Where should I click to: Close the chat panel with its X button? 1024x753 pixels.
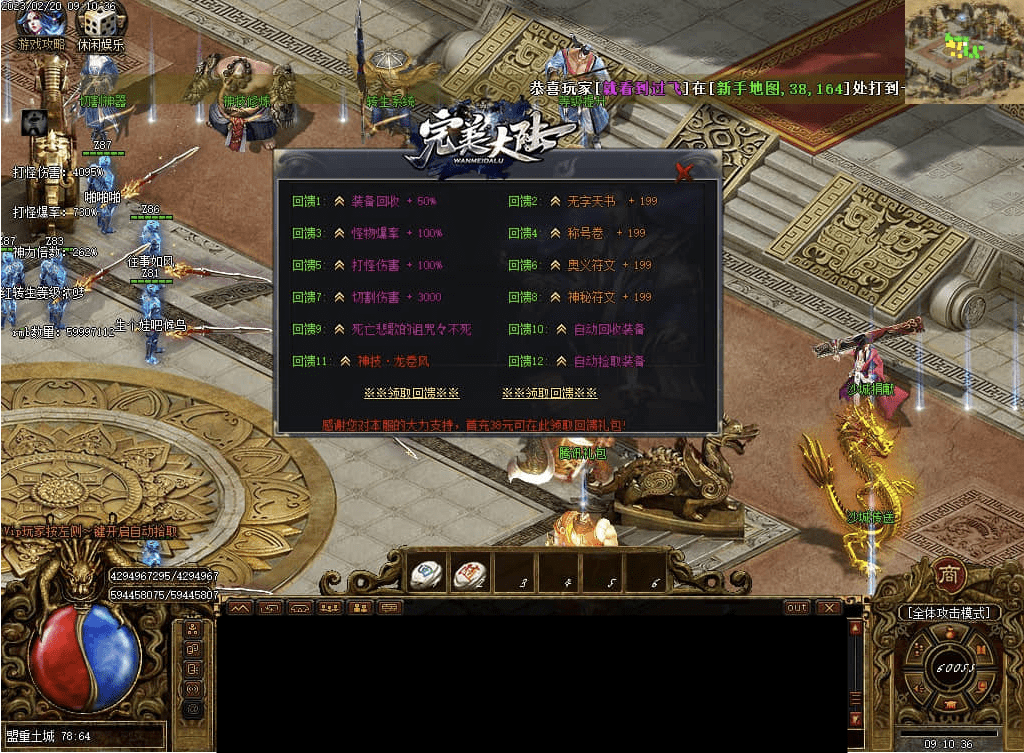tap(827, 607)
